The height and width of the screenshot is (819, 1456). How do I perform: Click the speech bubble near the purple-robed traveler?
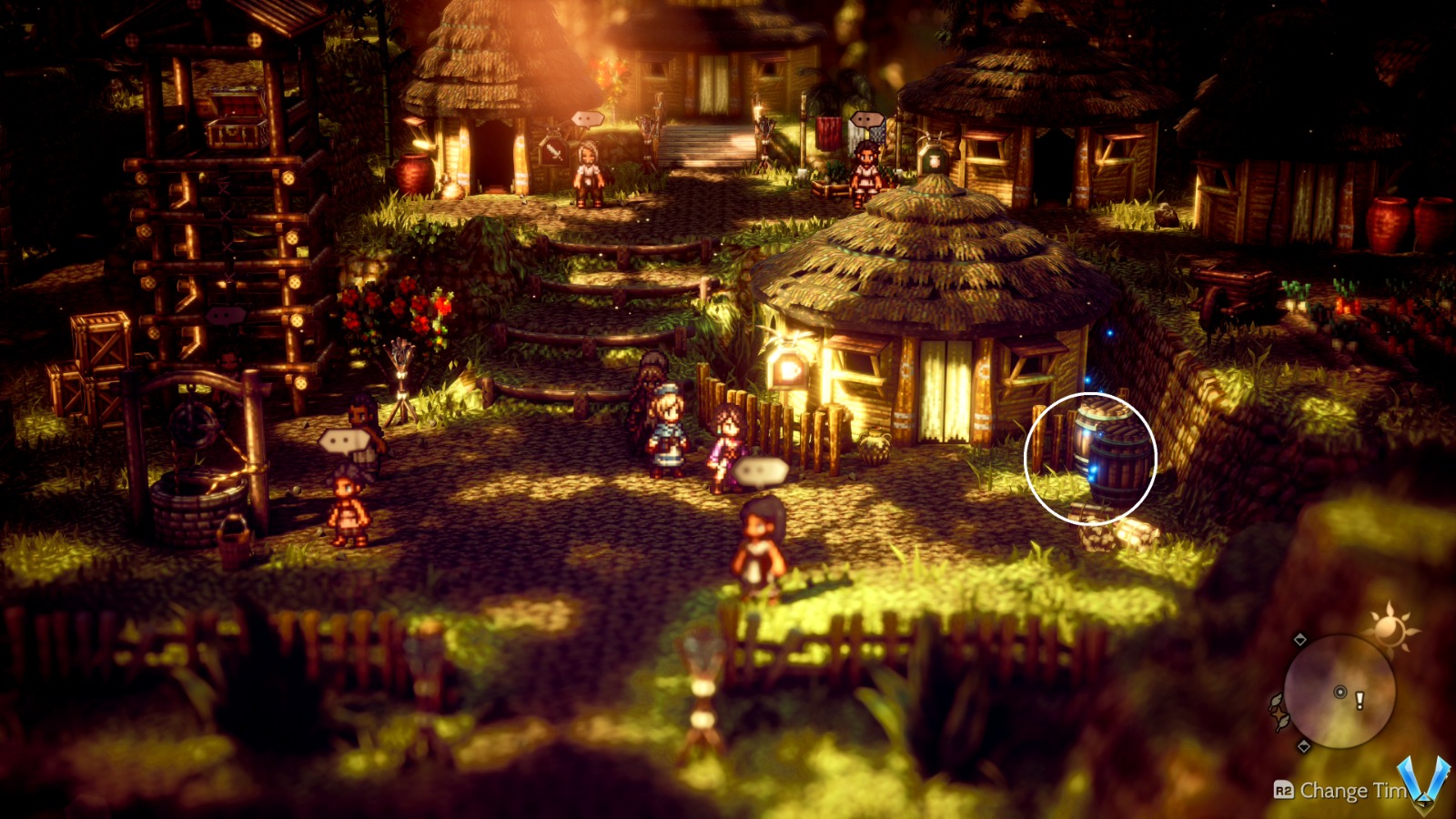coord(760,471)
